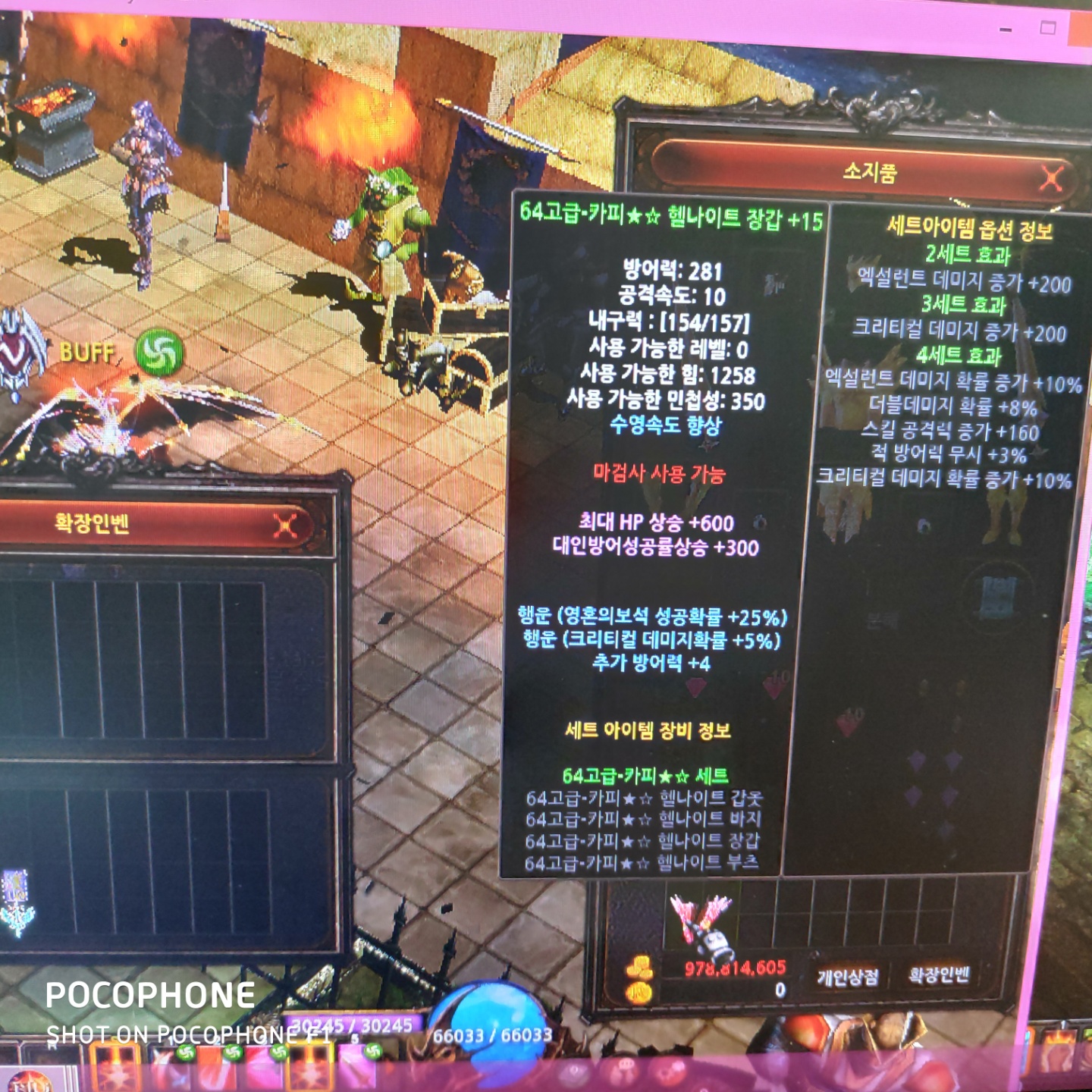Screen dimensions: 1092x1092
Task: Close the 소지품 inventory window
Action: tap(1051, 179)
